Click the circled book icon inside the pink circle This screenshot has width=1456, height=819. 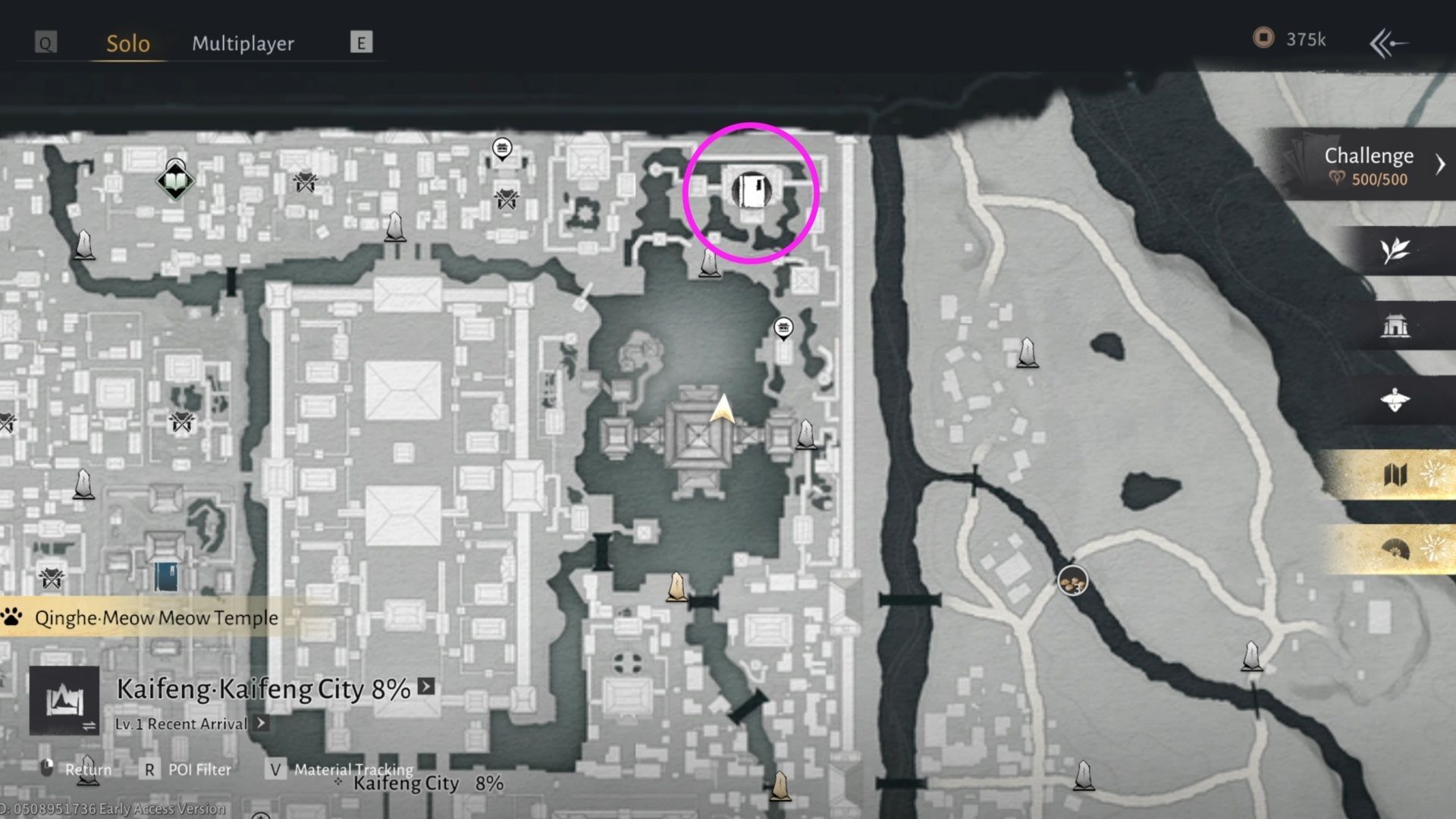(x=751, y=190)
